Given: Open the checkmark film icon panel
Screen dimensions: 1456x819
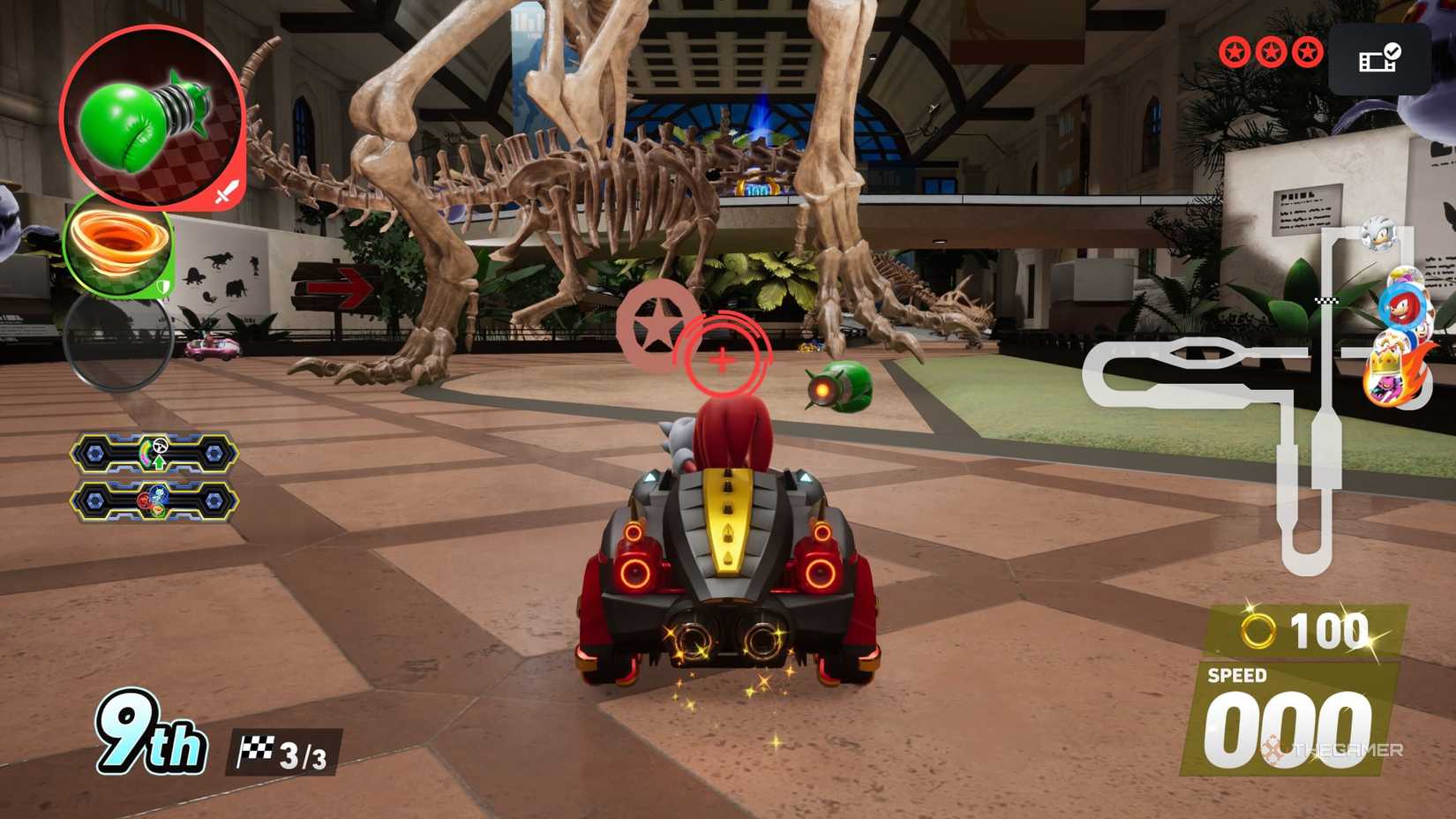Looking at the screenshot, I should 1378,59.
